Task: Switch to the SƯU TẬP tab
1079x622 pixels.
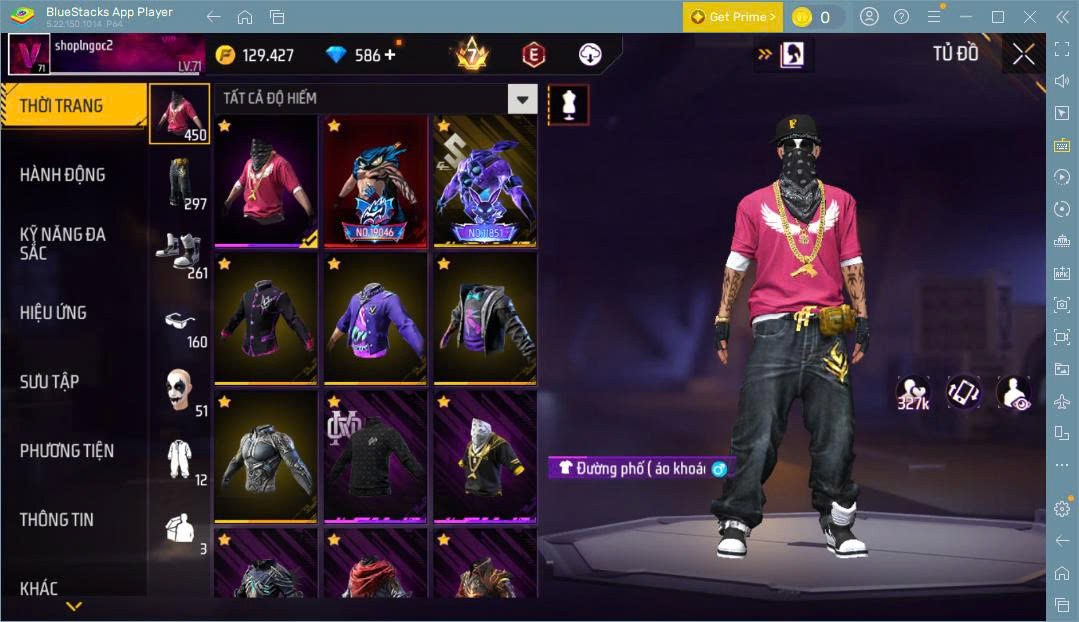Action: 50,382
